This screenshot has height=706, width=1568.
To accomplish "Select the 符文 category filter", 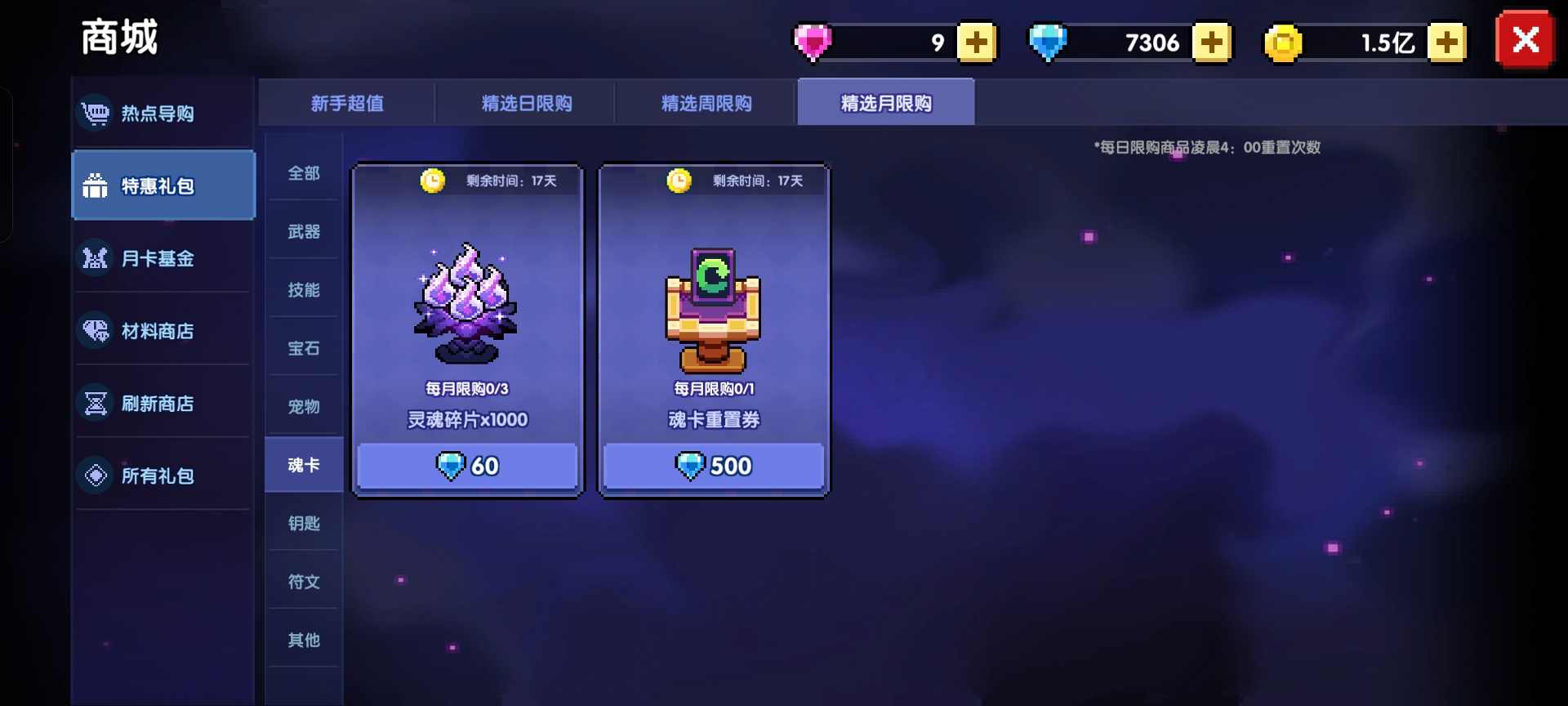I will coord(303,581).
